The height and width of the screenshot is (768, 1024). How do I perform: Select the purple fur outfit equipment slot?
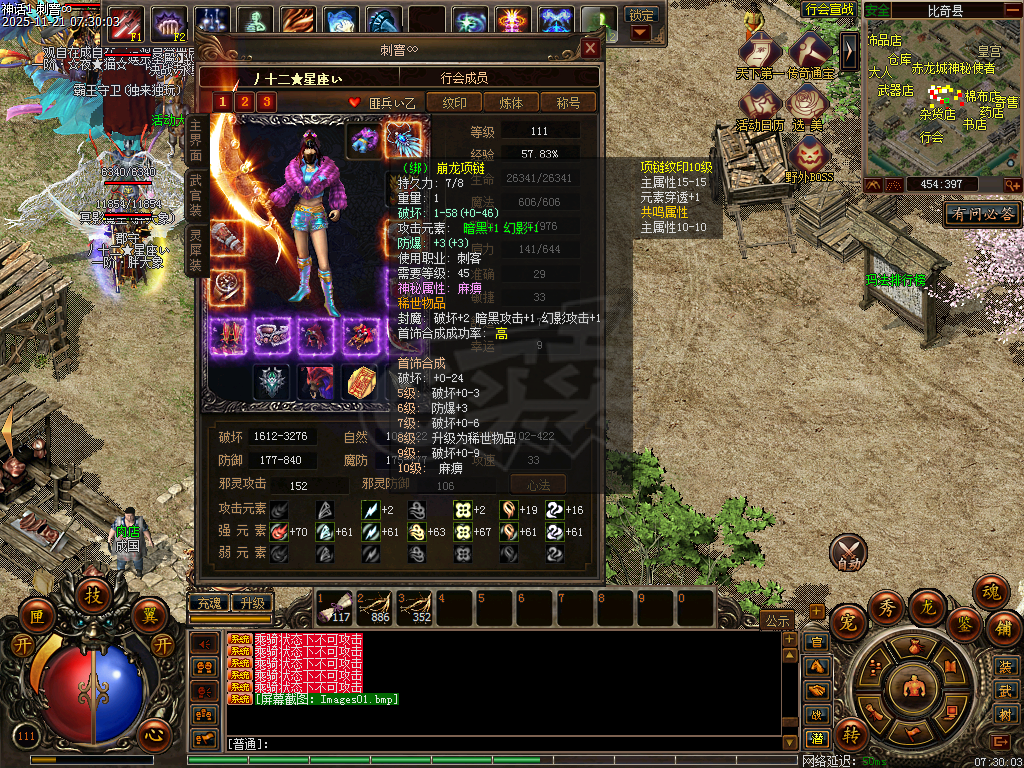coord(364,140)
